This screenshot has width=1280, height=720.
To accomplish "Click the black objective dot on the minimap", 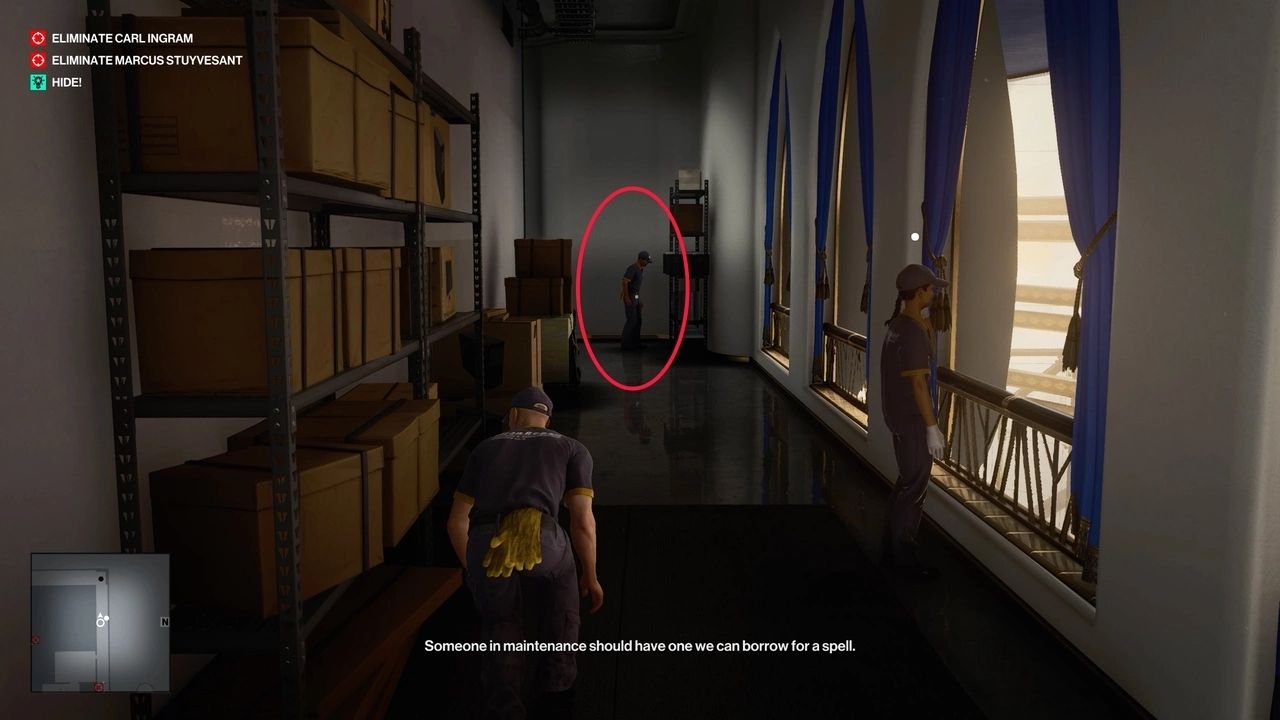I will (101, 578).
